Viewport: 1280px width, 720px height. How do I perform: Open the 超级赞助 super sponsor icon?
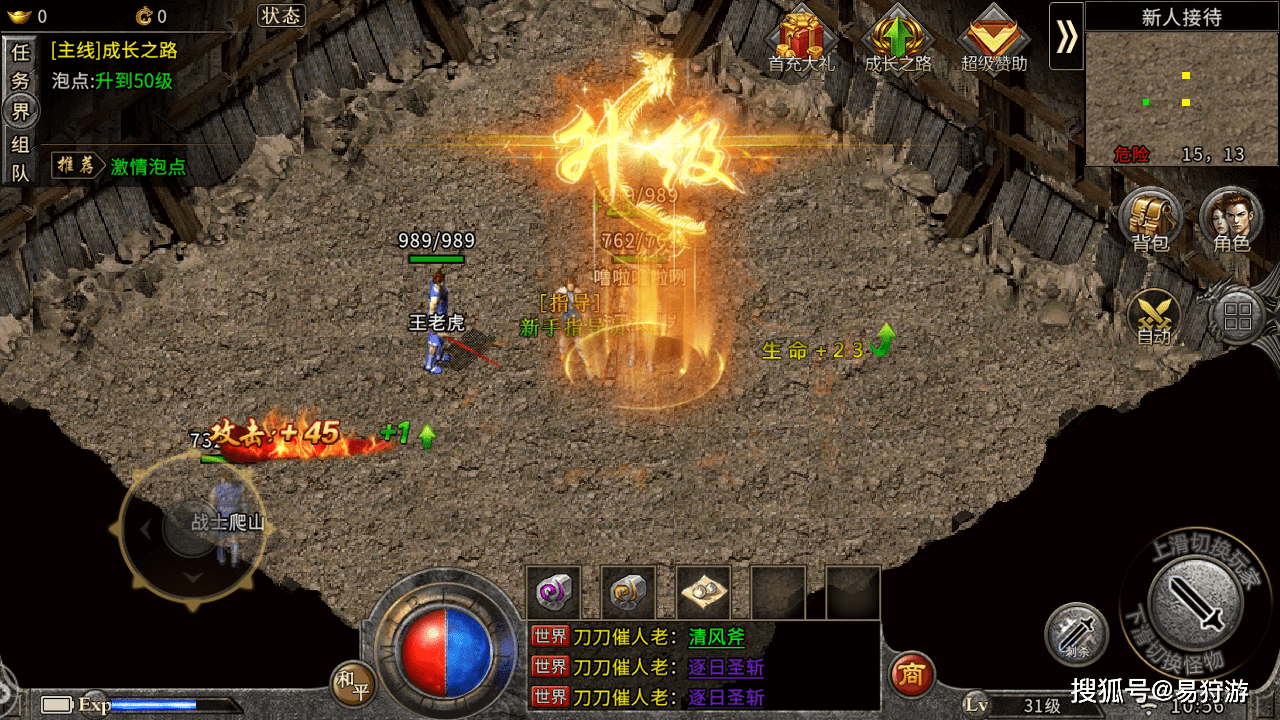point(994,40)
